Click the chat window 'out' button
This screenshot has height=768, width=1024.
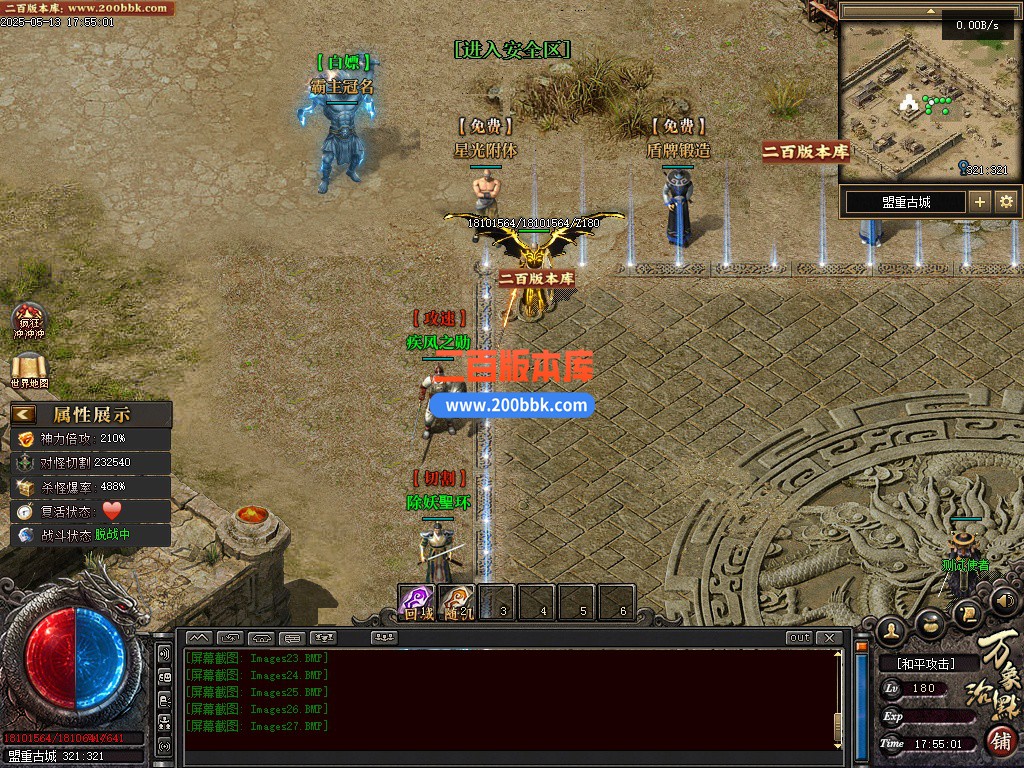pyautogui.click(x=799, y=638)
